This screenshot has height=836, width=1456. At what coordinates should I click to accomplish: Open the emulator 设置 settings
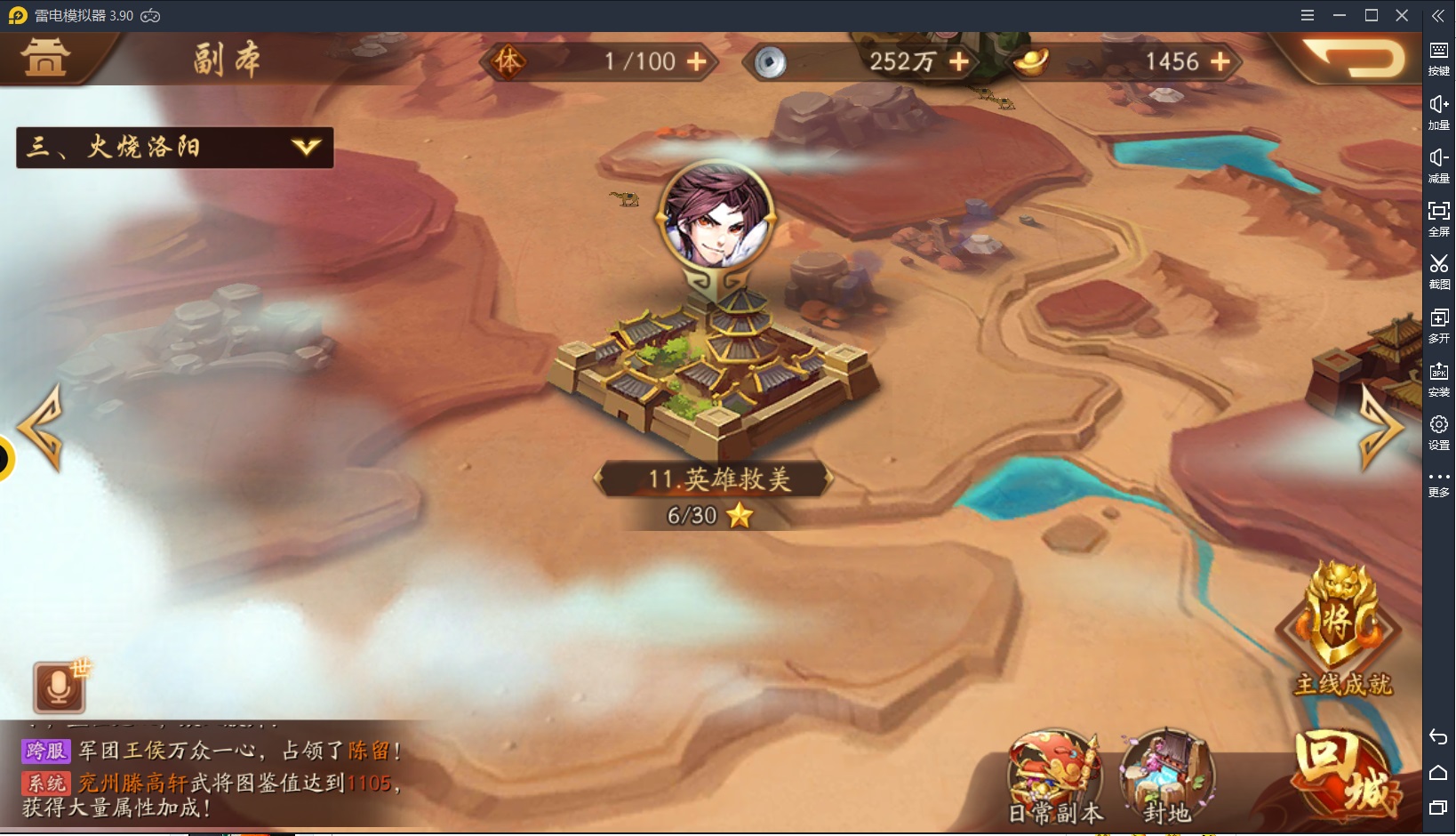1439,431
